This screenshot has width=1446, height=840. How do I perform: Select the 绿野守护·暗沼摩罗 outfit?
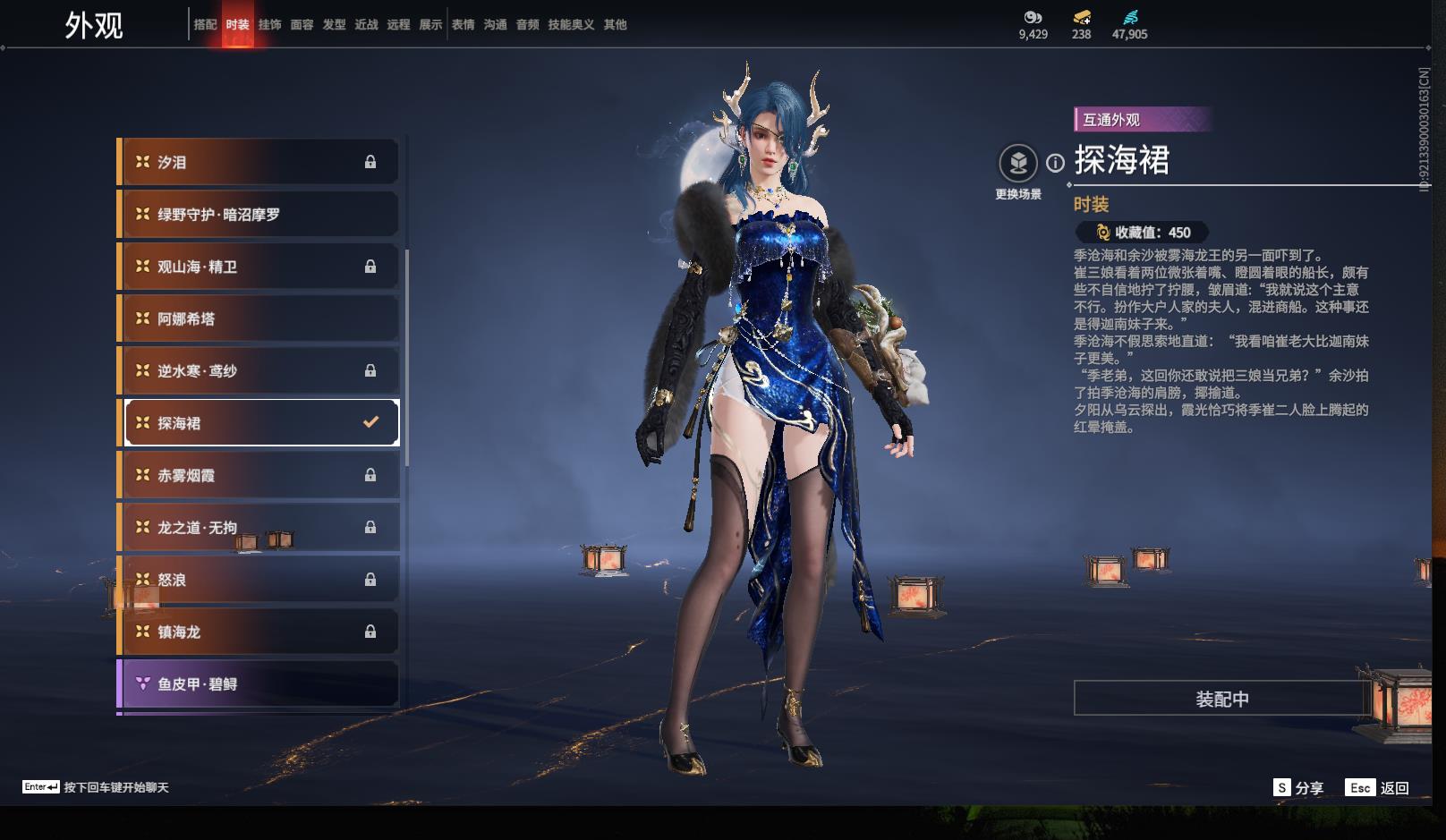(259, 215)
